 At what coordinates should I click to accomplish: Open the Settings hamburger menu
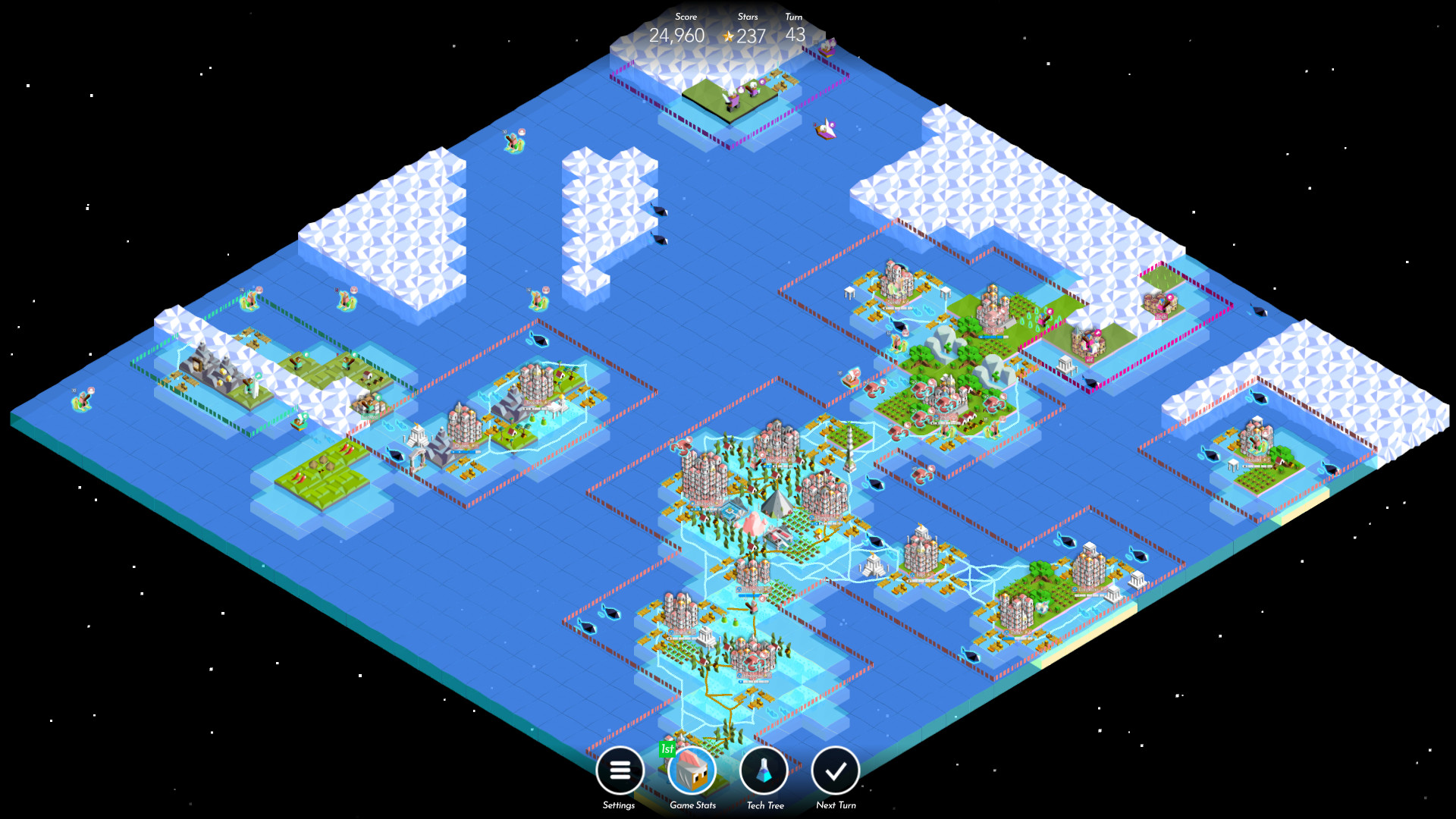point(620,770)
